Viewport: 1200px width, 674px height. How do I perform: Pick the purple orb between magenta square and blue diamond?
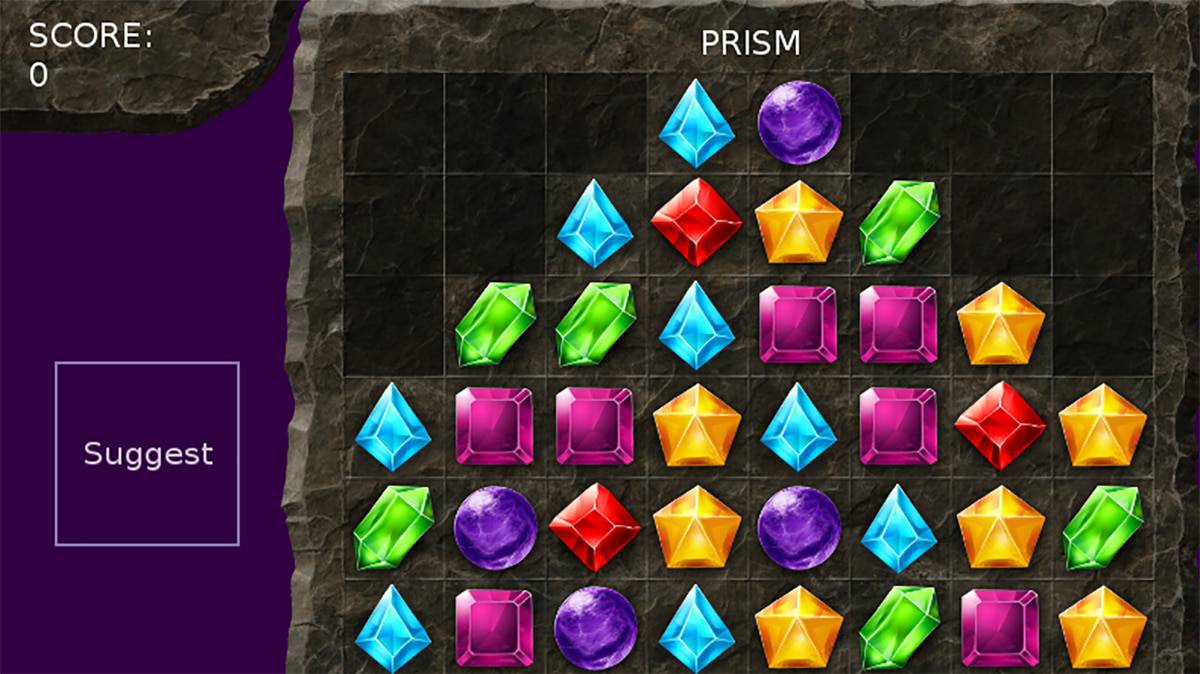(x=595, y=628)
